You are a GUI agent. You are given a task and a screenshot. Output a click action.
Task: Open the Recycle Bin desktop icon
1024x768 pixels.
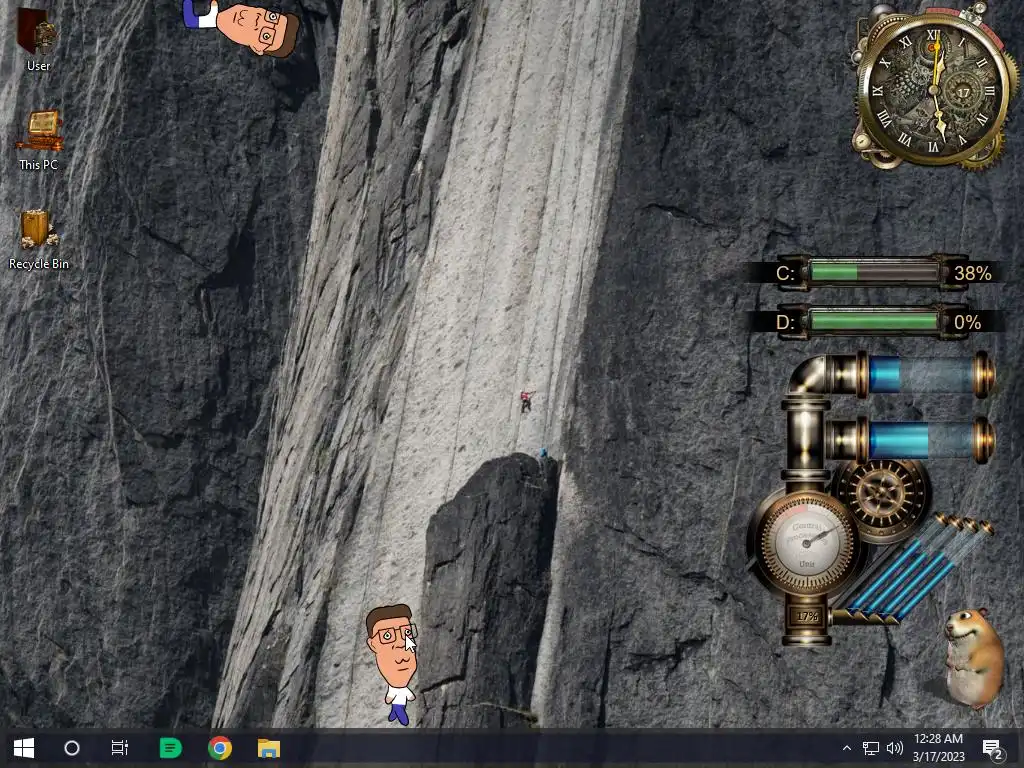pyautogui.click(x=38, y=233)
